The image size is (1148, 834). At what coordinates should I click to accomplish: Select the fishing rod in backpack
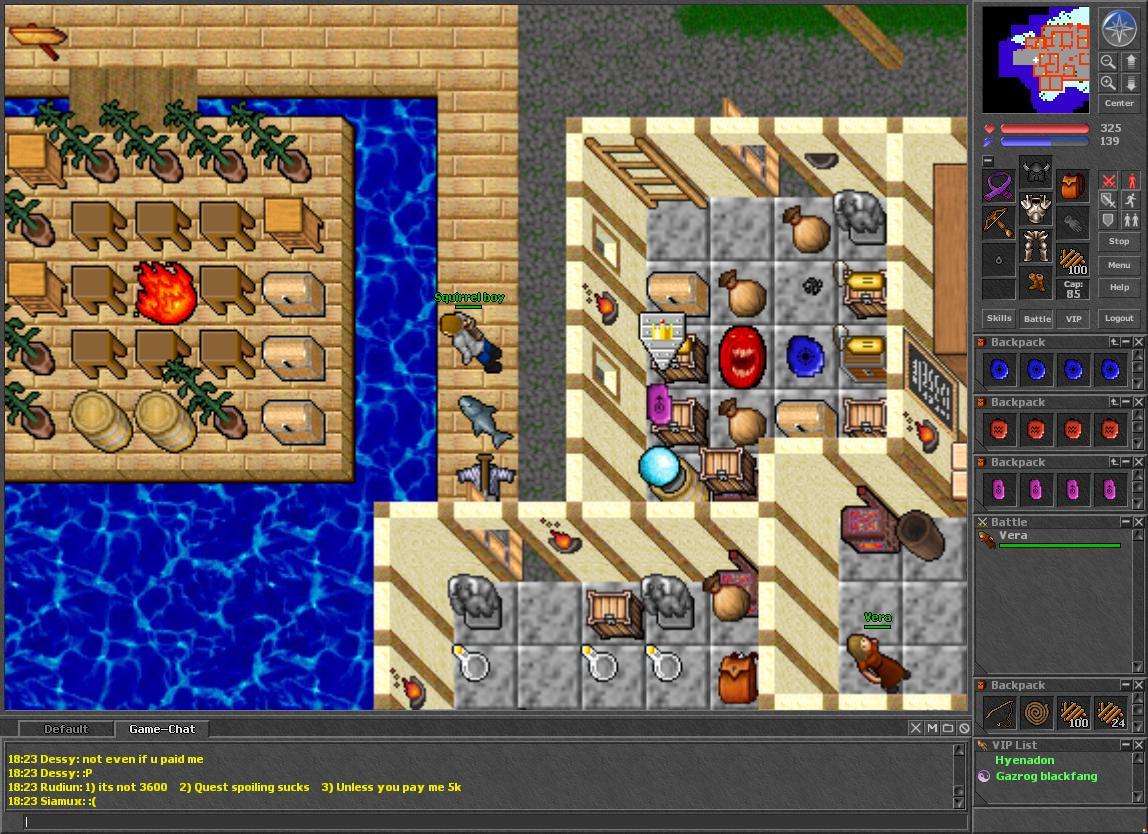coord(998,713)
